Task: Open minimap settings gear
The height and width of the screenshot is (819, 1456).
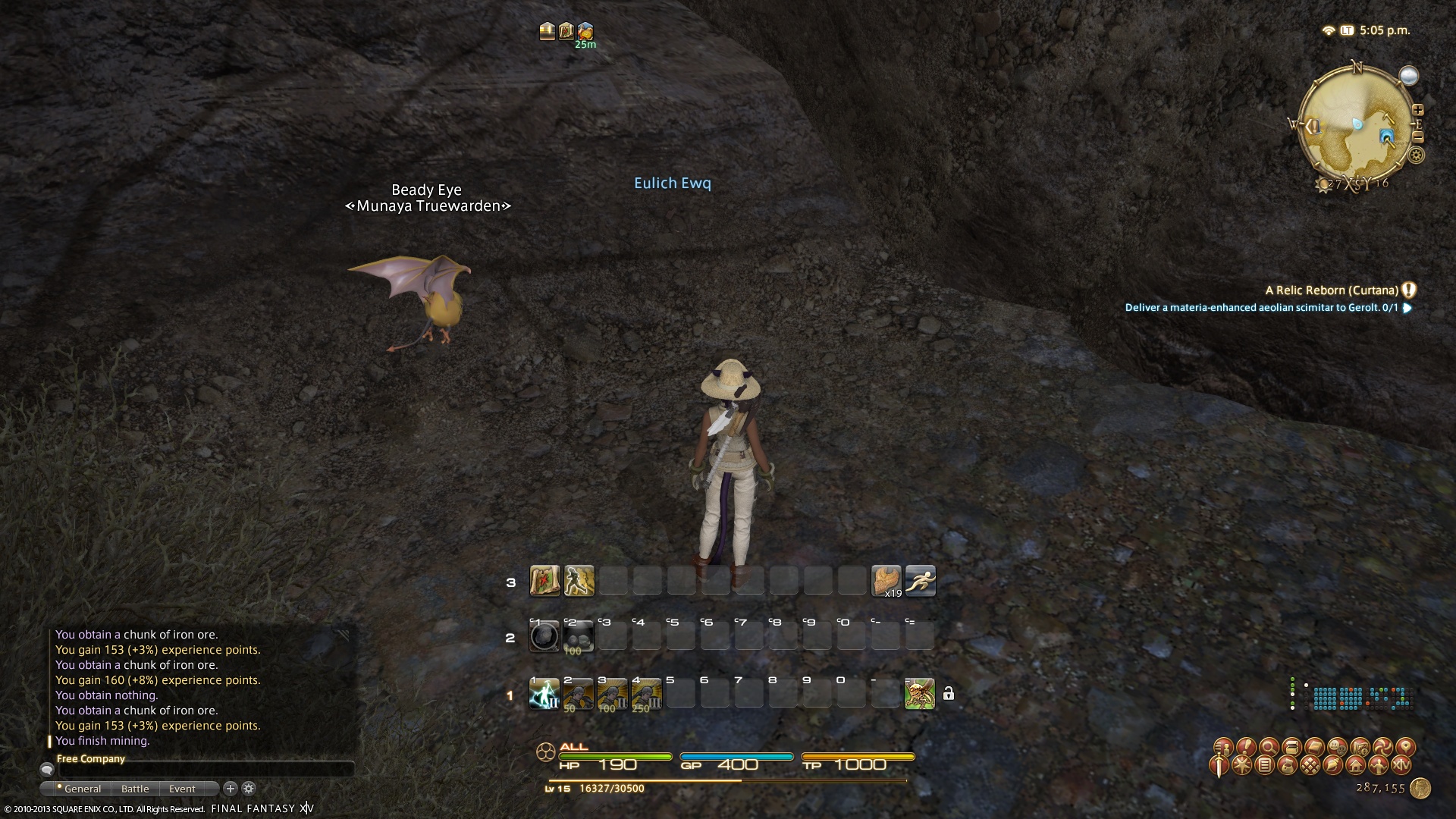Action: [1416, 155]
